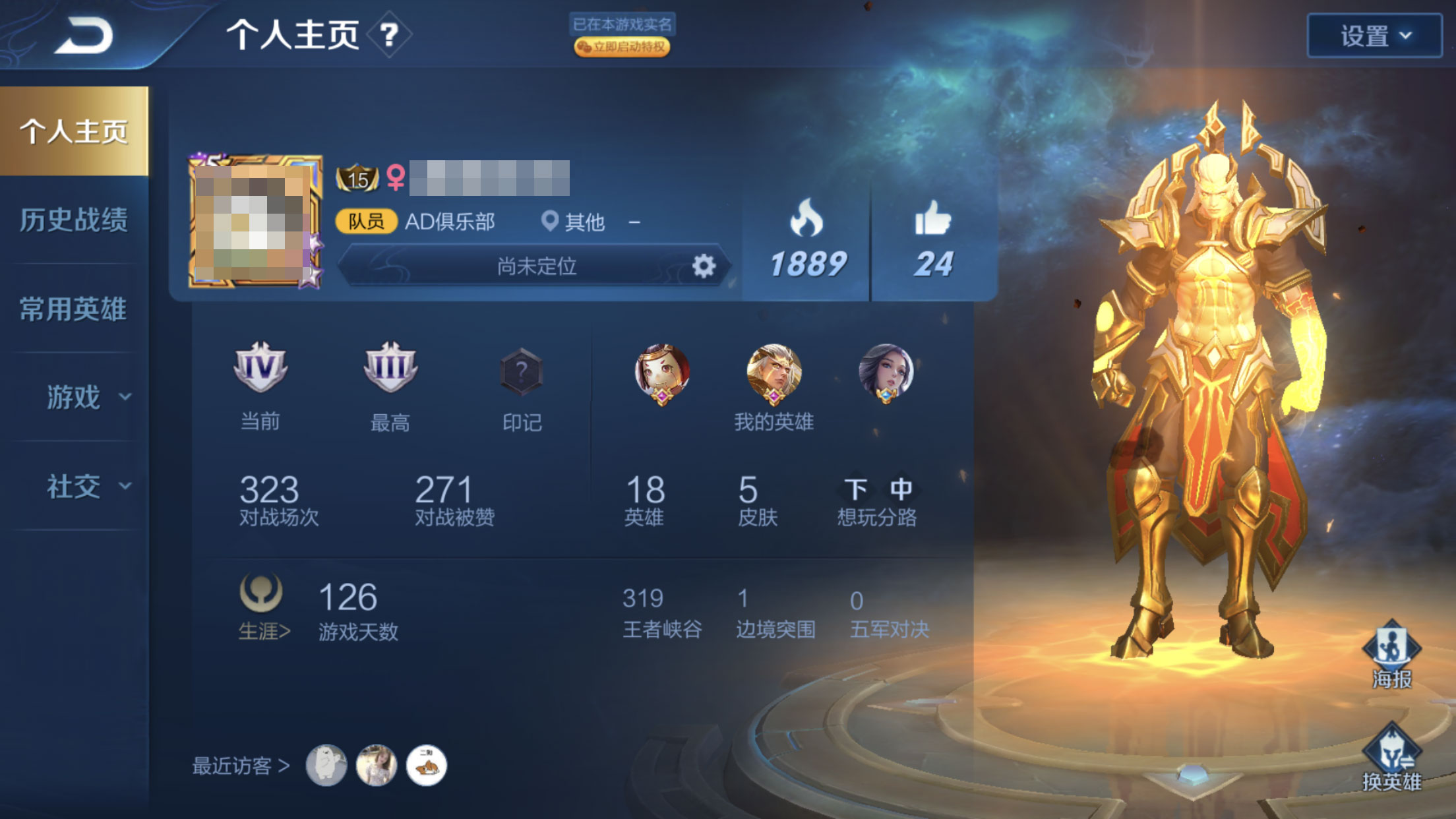Select the 个人主页 tab
The image size is (1456, 819).
74,131
